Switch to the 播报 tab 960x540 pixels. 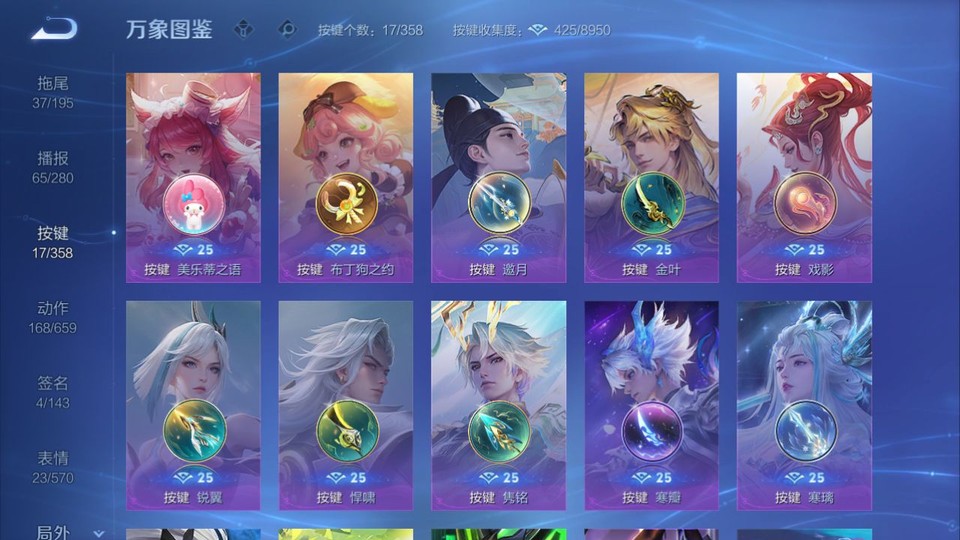point(53,167)
